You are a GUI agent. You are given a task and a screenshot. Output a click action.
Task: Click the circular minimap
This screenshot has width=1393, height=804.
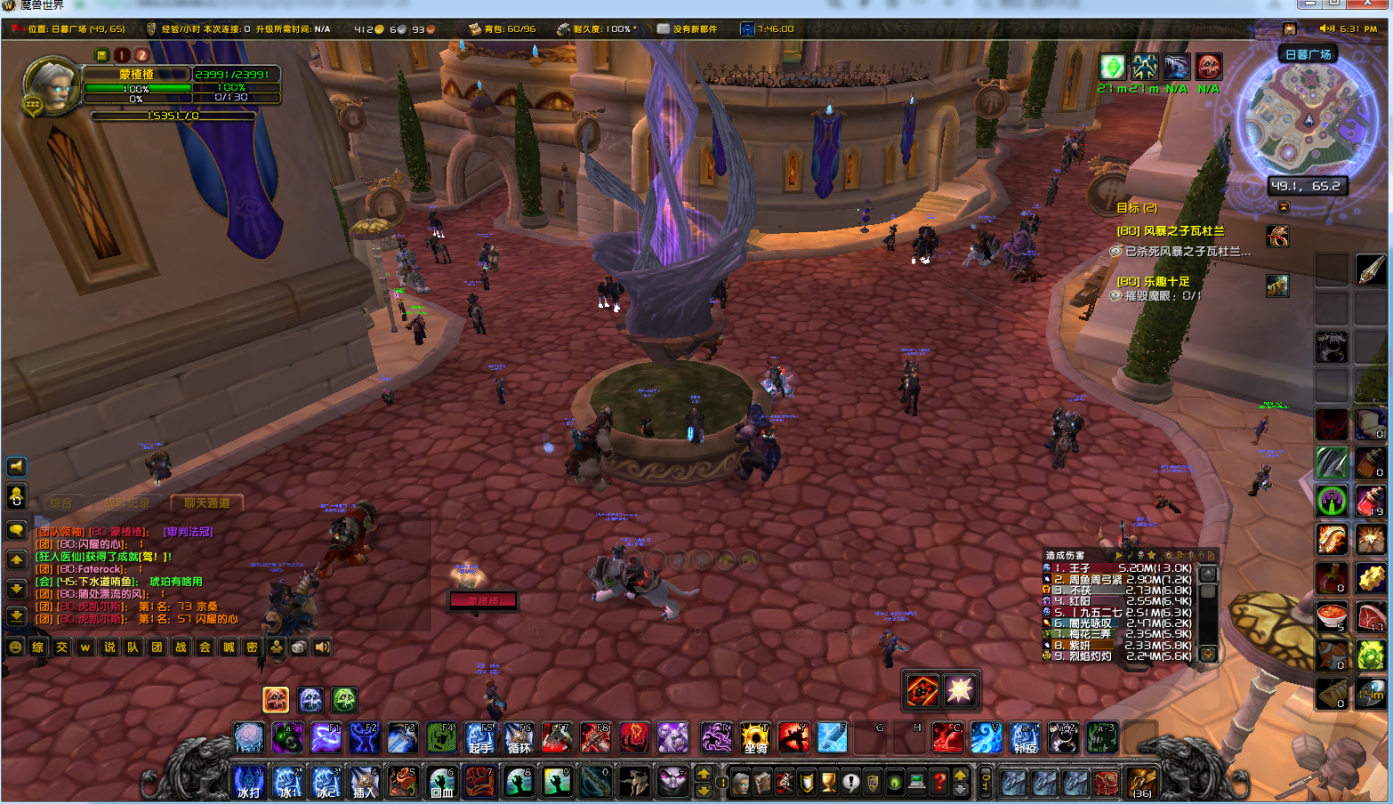pyautogui.click(x=1307, y=117)
